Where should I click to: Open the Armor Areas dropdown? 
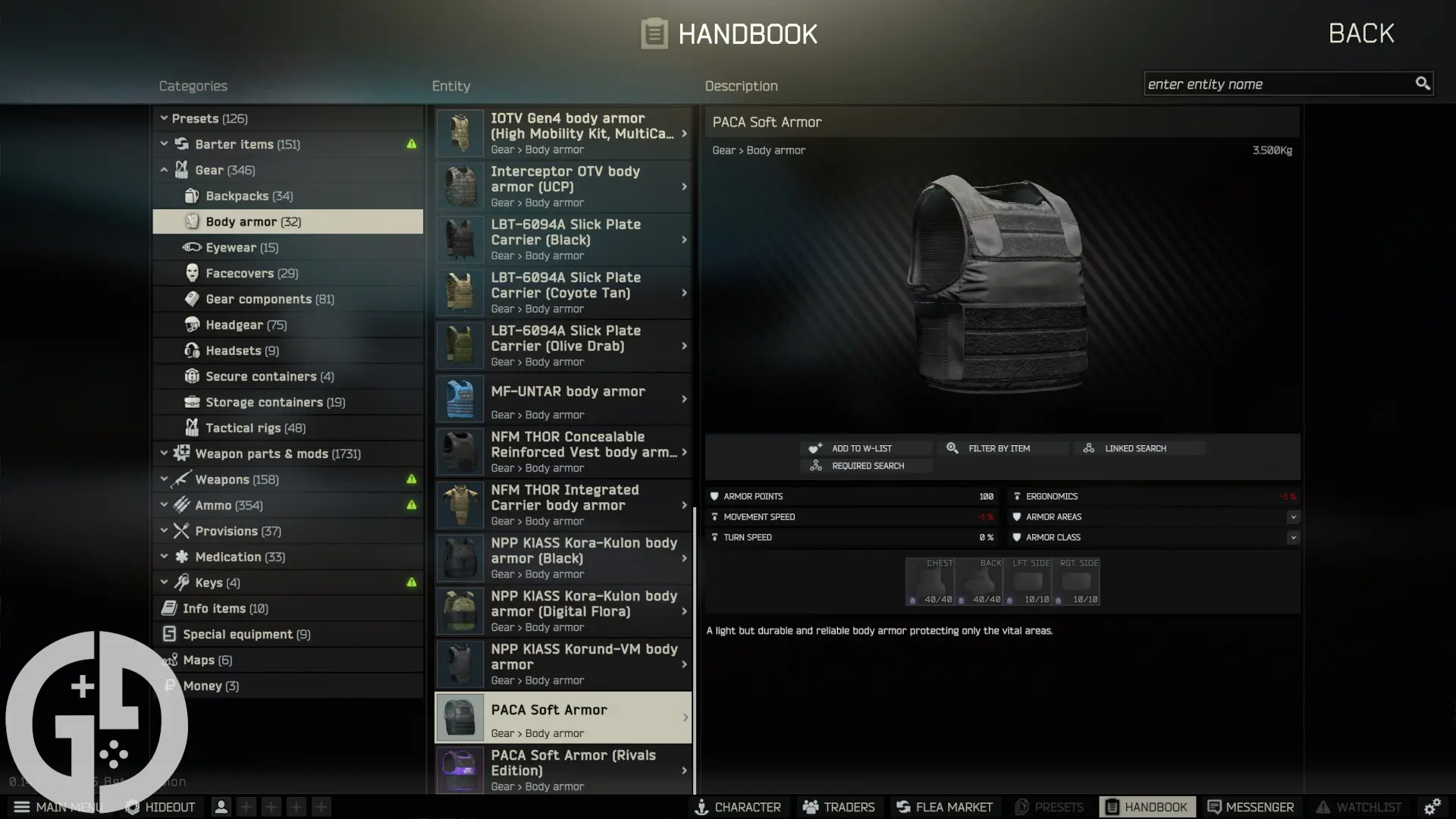pos(1294,516)
